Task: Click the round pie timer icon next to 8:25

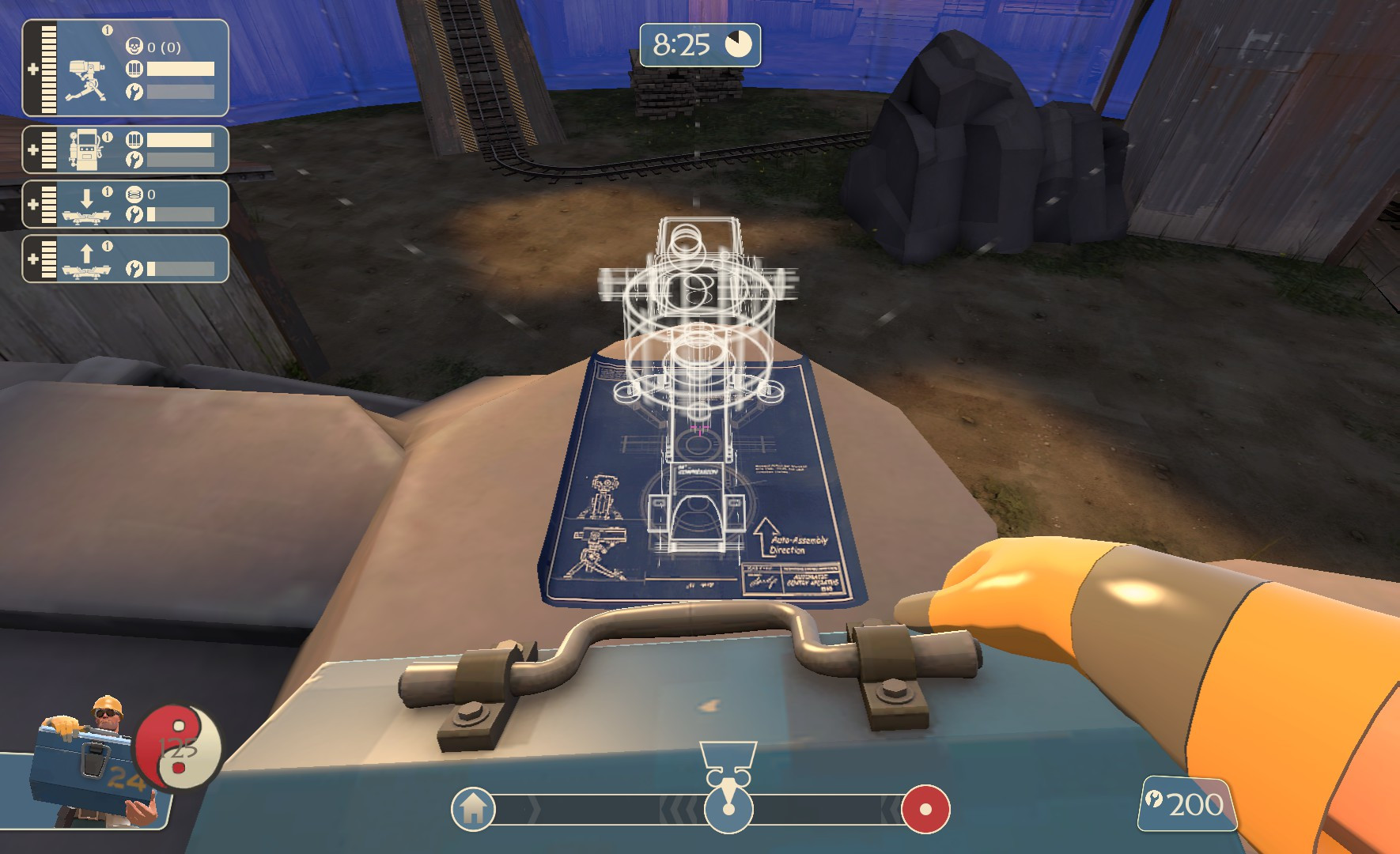Action: [737, 45]
